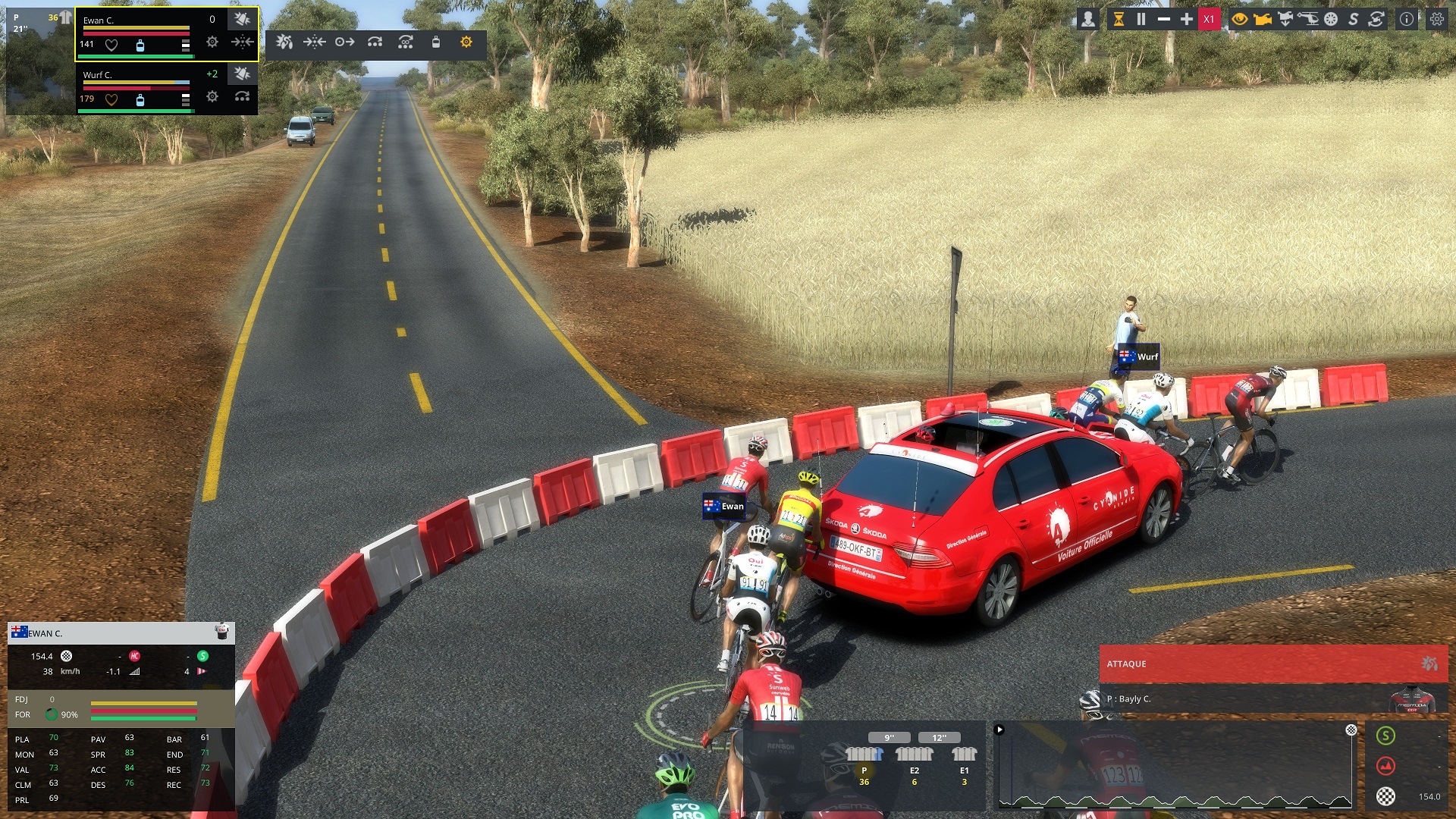Click the X1 speed indicator
This screenshot has width=1456, height=819.
coord(1209,20)
